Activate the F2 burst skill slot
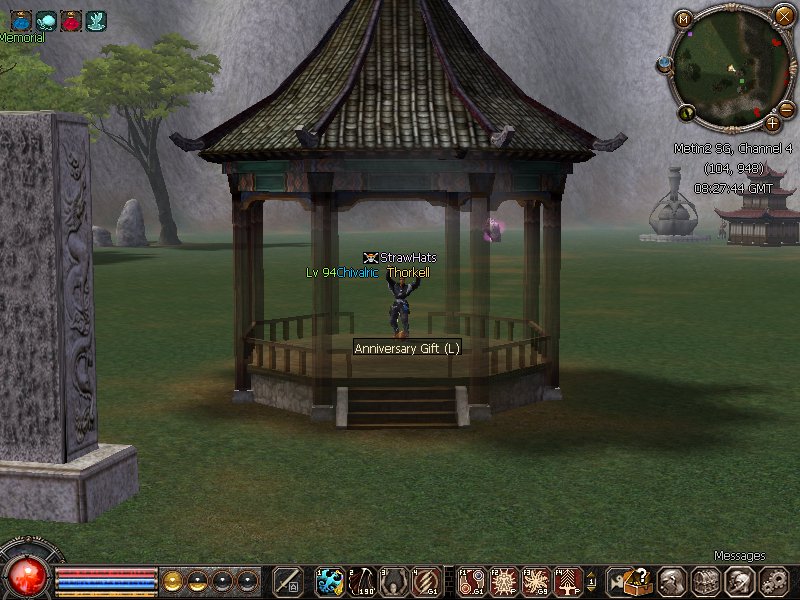This screenshot has width=800, height=600. (505, 581)
